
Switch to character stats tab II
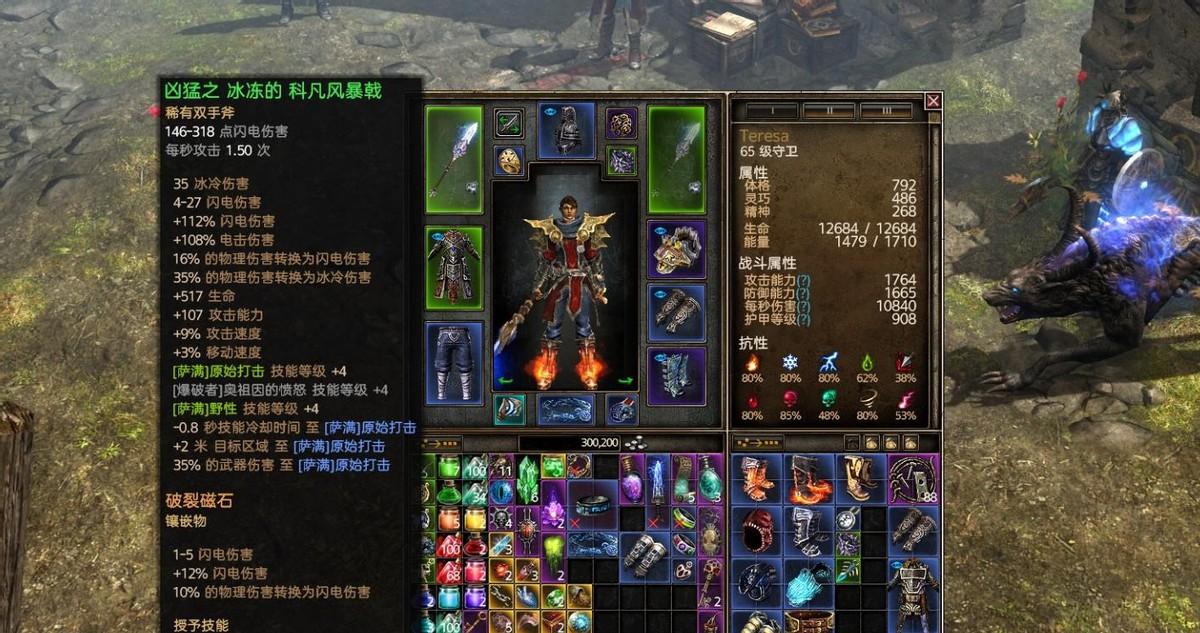[x=829, y=110]
